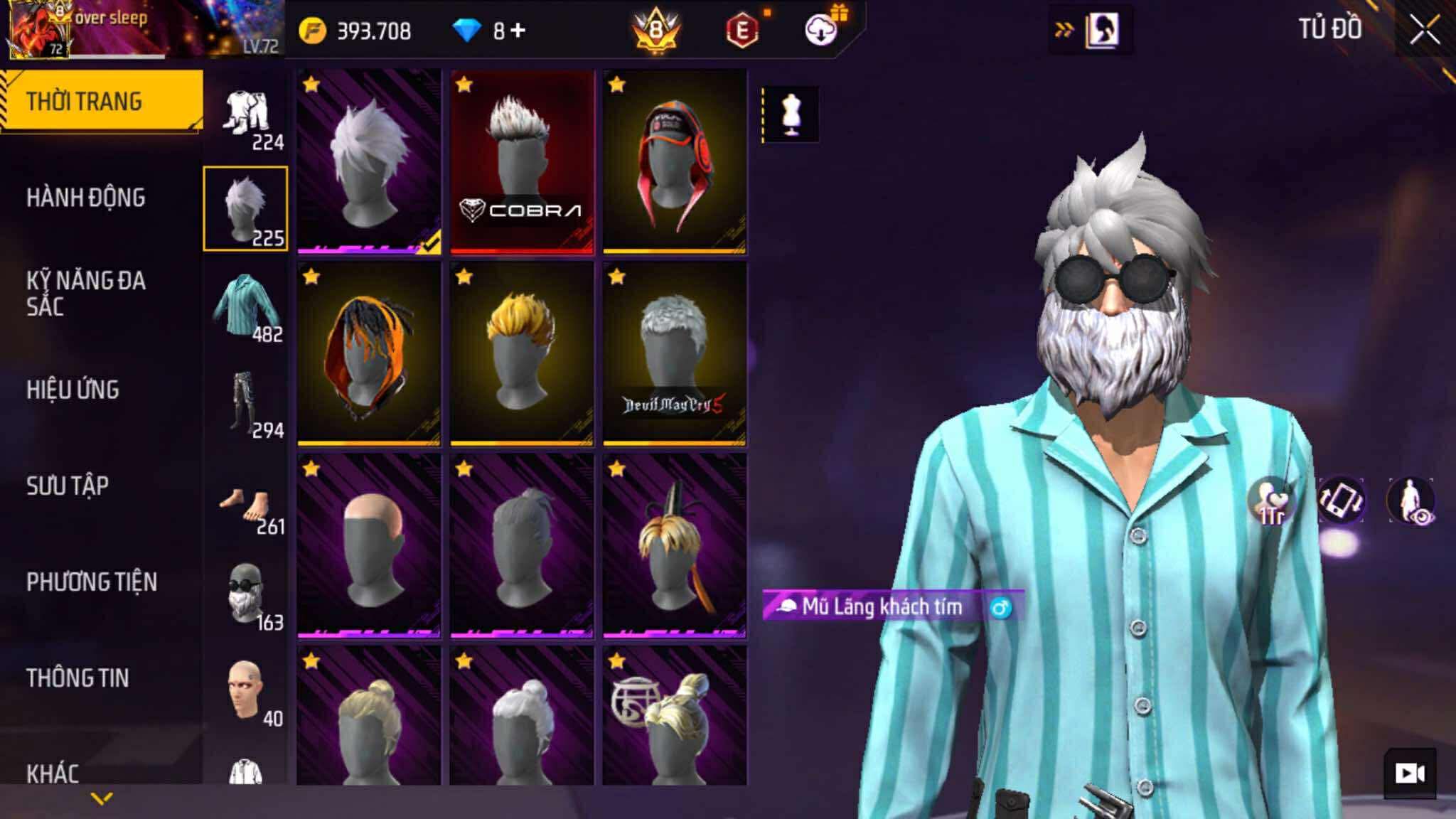Open the tops category with 482 items
Screen dimensions: 1456x819
click(246, 306)
